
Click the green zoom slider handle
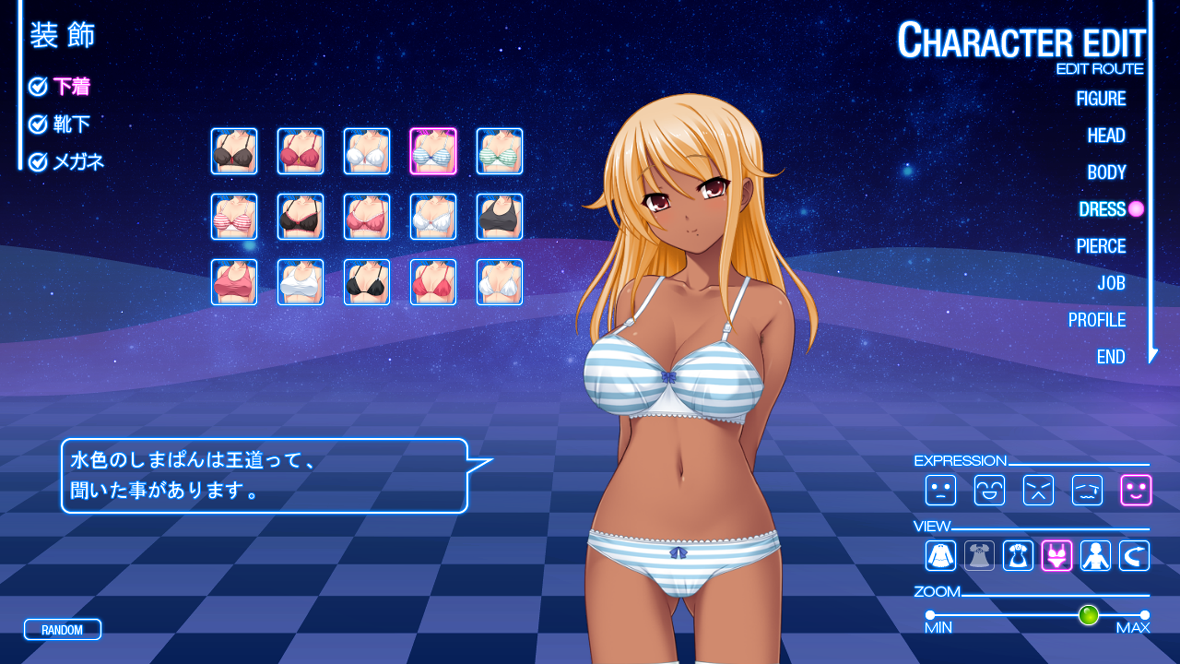click(1089, 615)
